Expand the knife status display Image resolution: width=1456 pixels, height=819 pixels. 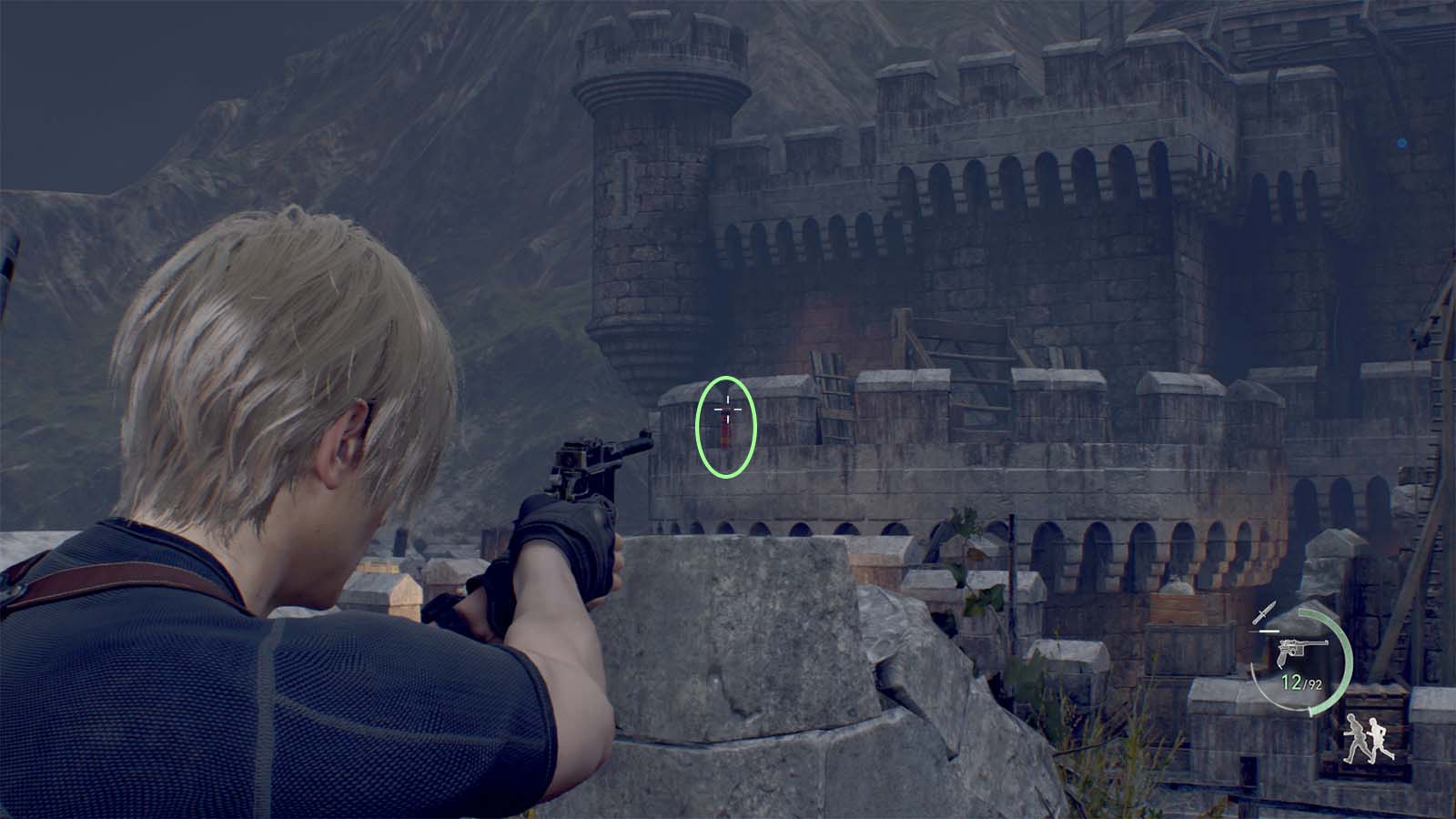[x=1266, y=622]
